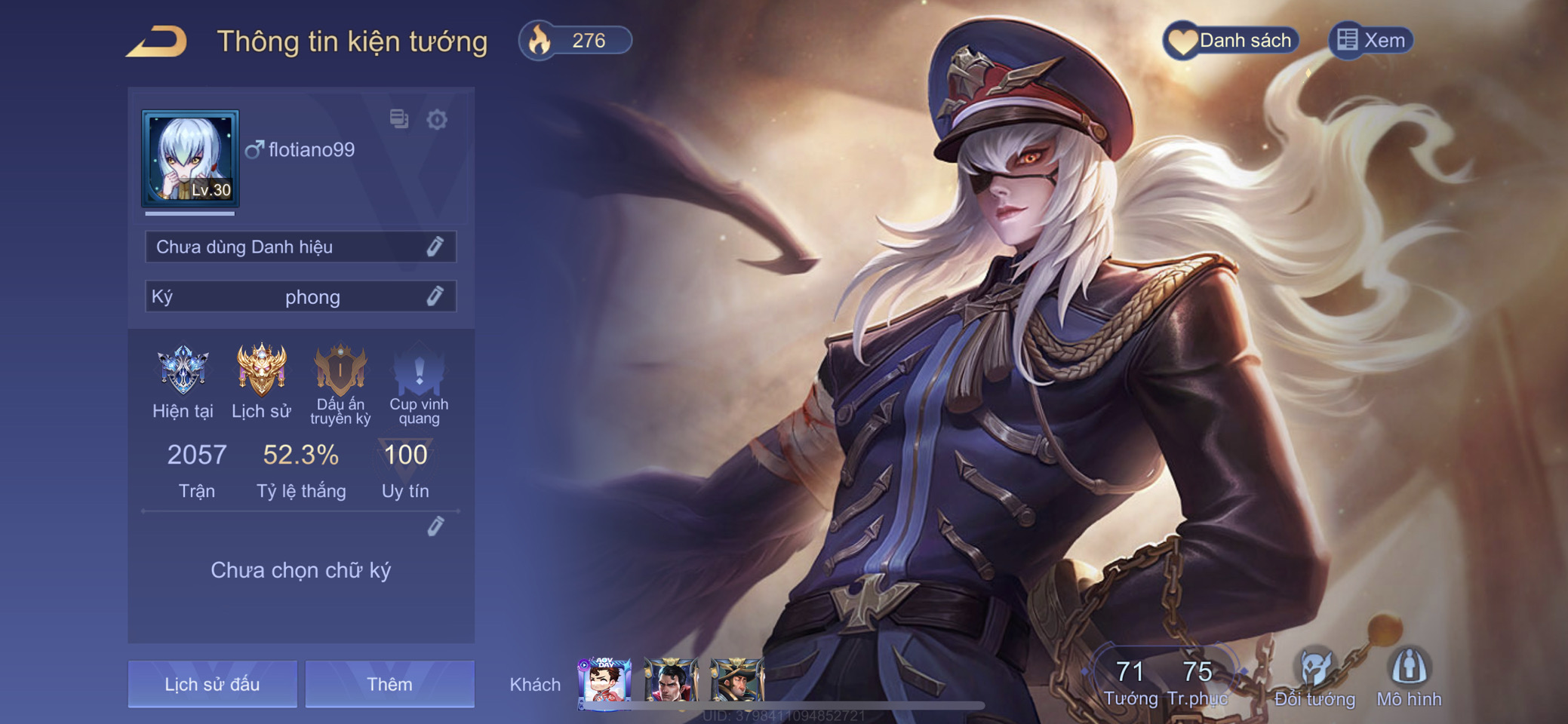Open Lịch sử đấu match history

212,684
